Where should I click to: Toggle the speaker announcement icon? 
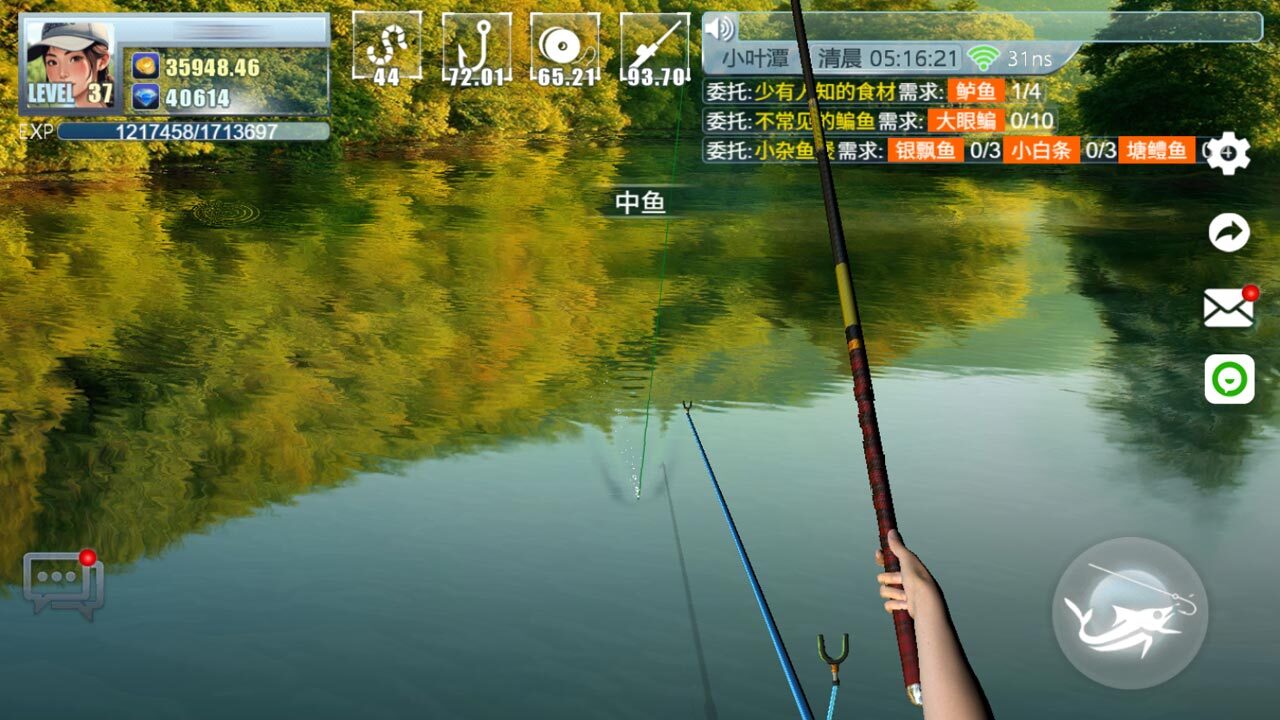[x=719, y=27]
